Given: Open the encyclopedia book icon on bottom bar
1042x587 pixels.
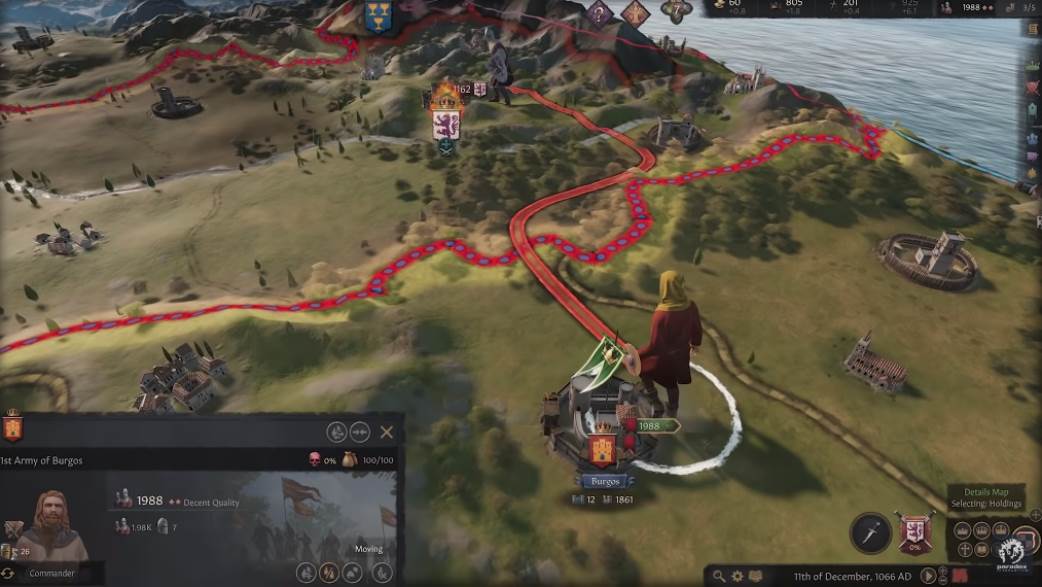Looking at the screenshot, I should click(x=755, y=577).
